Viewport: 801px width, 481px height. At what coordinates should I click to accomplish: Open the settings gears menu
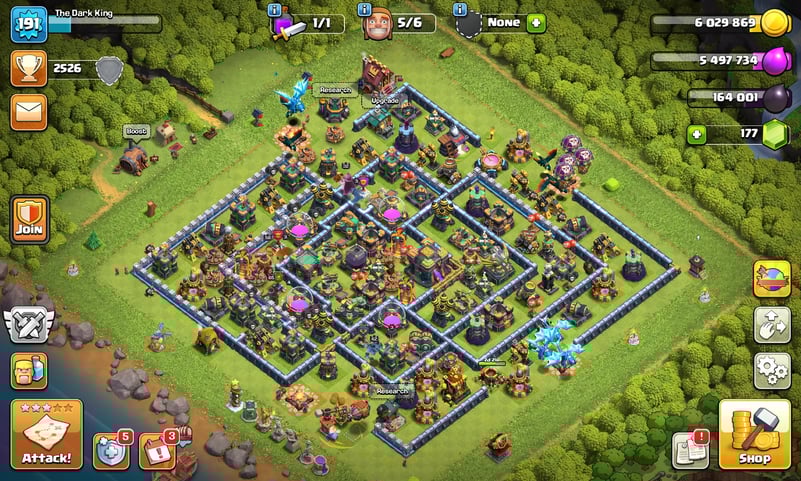coord(772,370)
